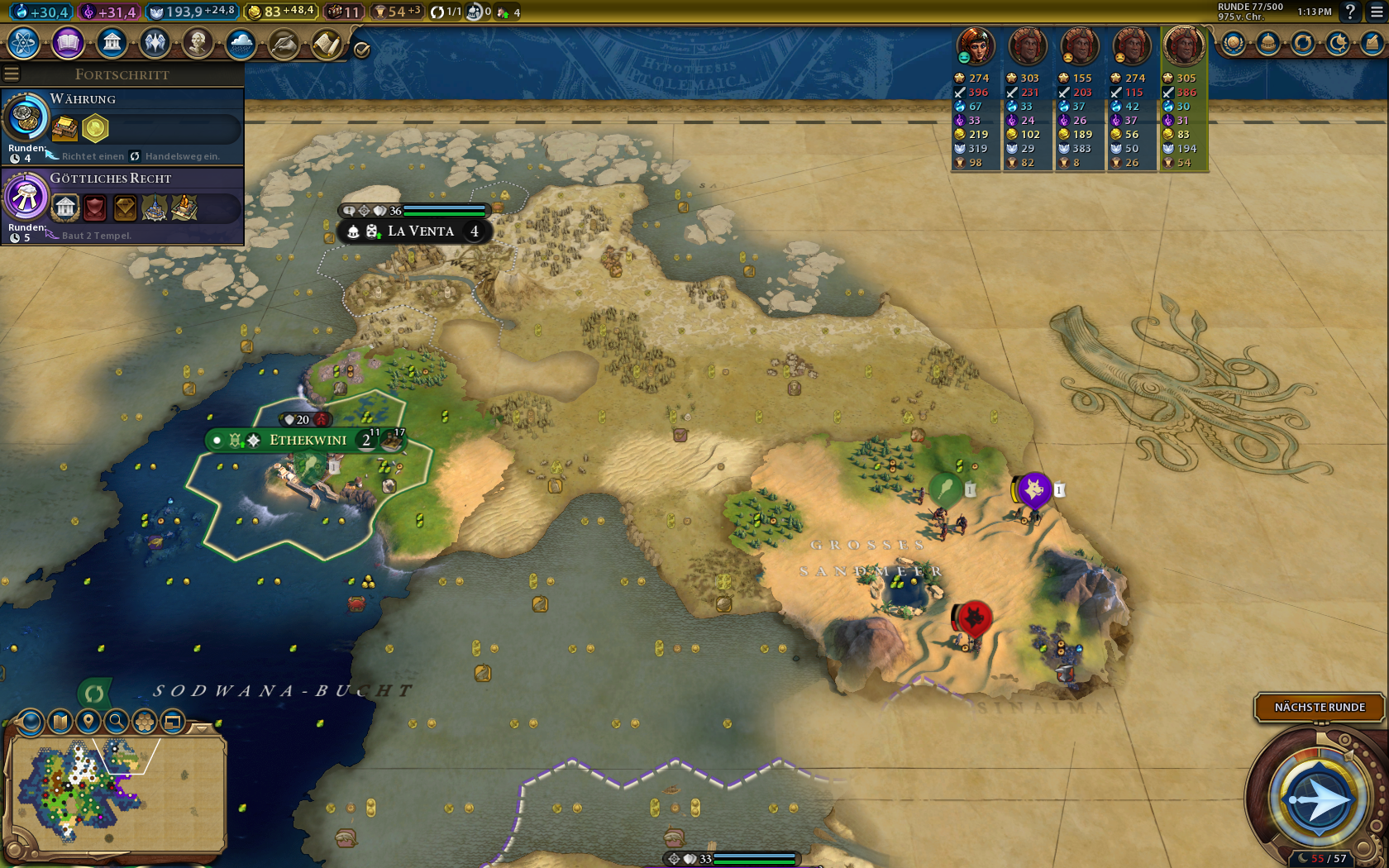Open the civics tree book button
Viewport: 1389px width, 868px height.
click(68, 42)
